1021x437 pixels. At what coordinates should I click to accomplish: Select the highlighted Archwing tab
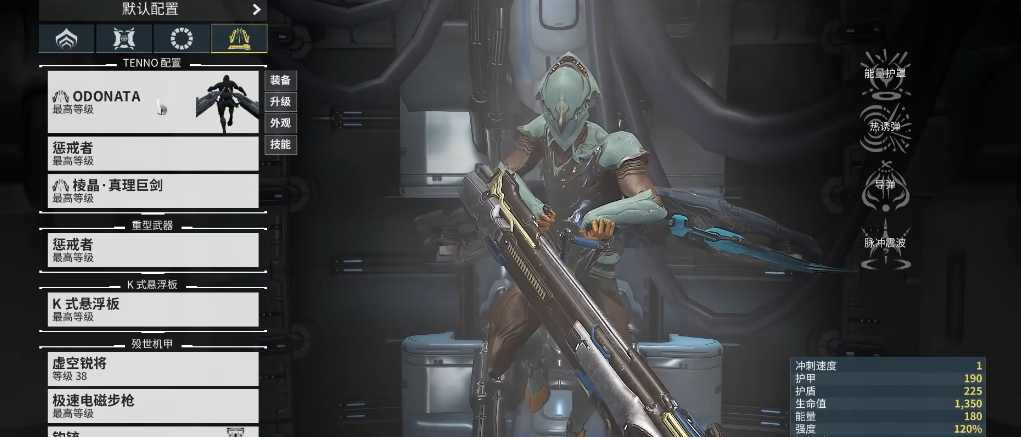coord(239,39)
